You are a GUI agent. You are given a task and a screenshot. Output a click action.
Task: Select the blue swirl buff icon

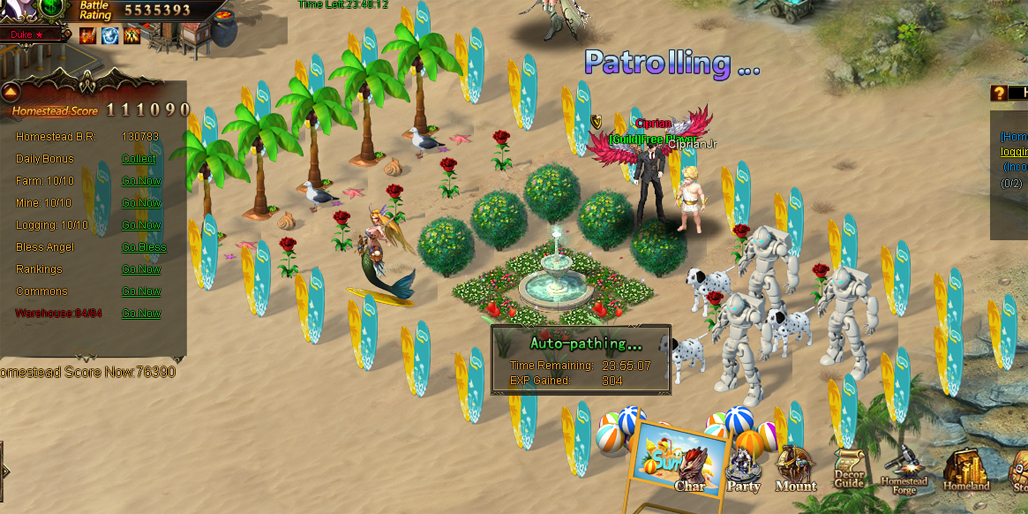[x=110, y=36]
